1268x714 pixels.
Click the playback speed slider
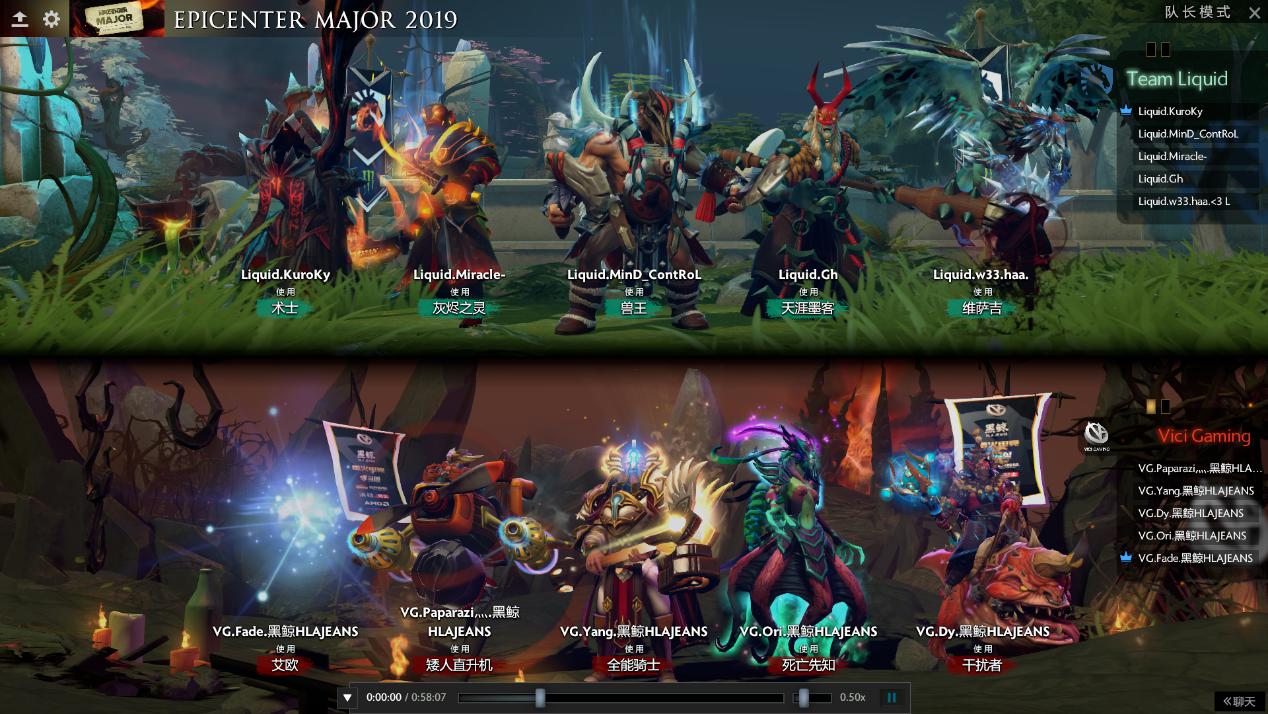812,698
